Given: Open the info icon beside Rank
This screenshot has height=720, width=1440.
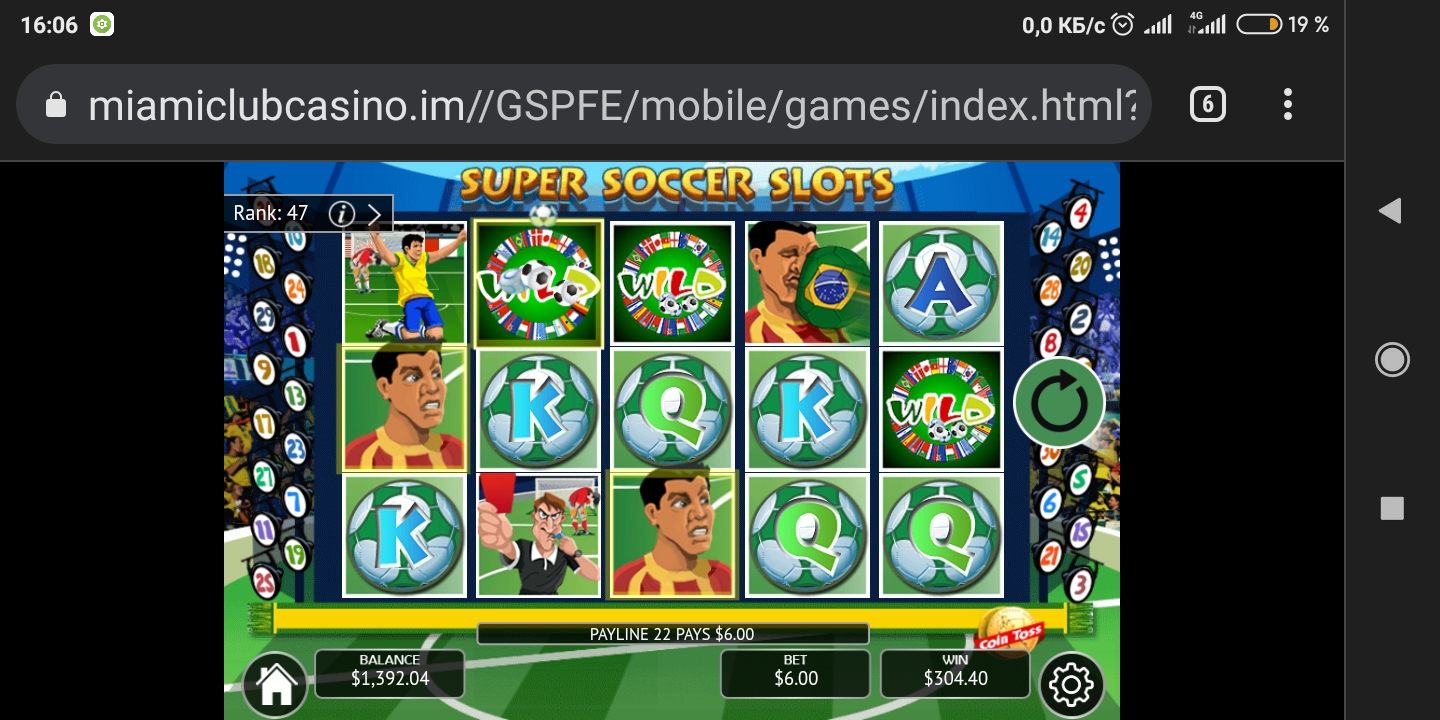Looking at the screenshot, I should [342, 213].
